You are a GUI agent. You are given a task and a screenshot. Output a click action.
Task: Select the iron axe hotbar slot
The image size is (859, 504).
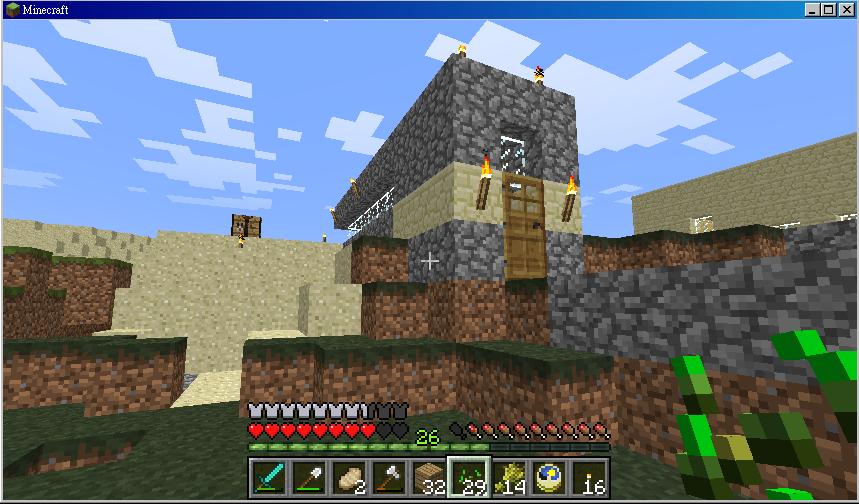pyautogui.click(x=387, y=477)
